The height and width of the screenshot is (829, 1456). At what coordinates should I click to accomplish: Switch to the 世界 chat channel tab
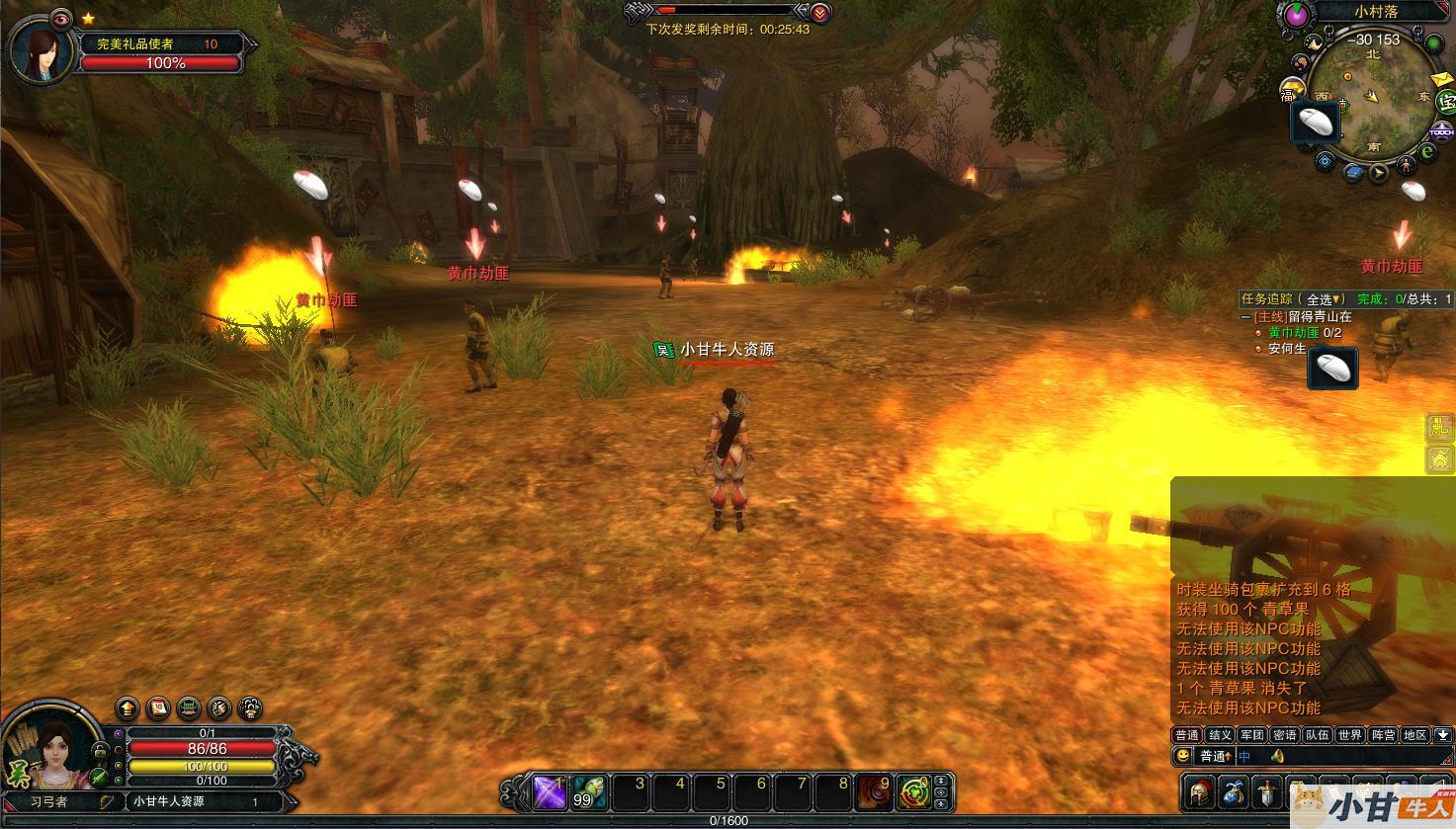[x=1349, y=735]
